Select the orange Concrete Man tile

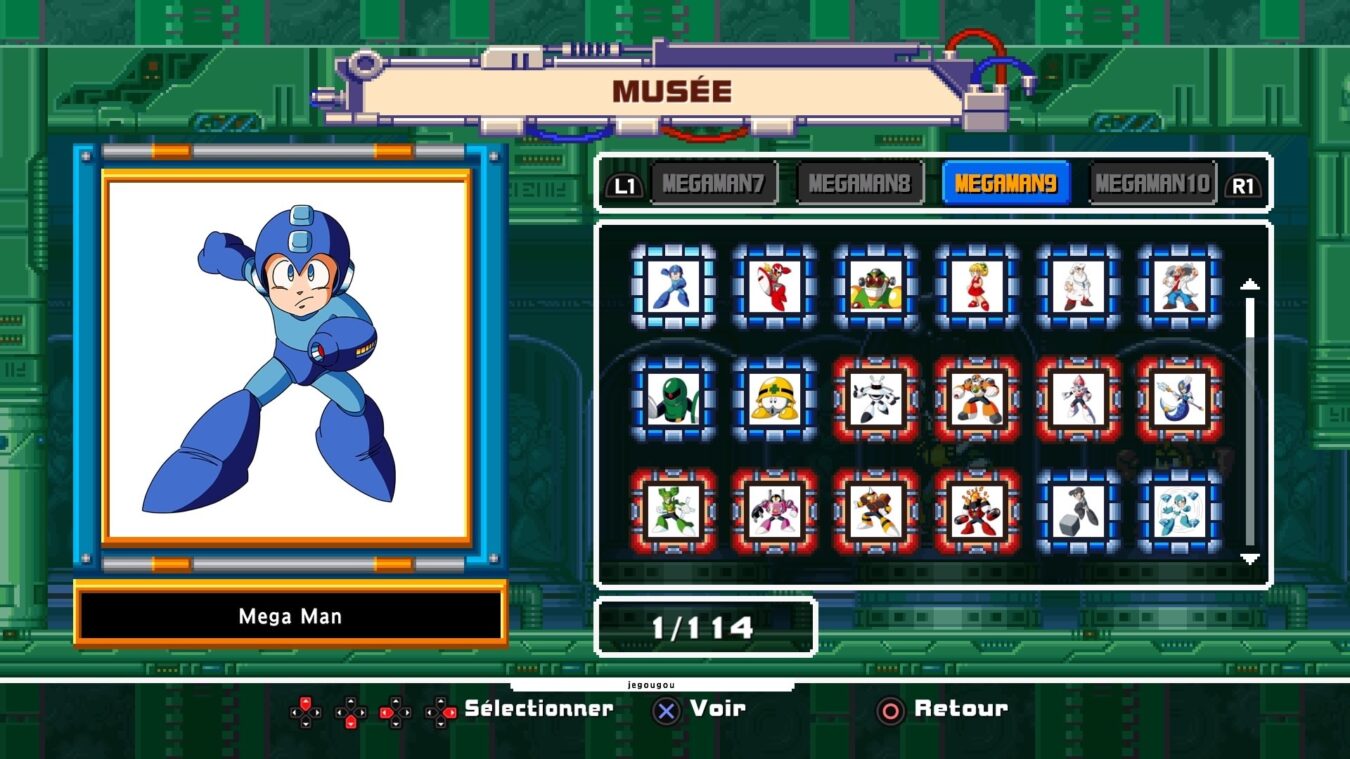977,399
